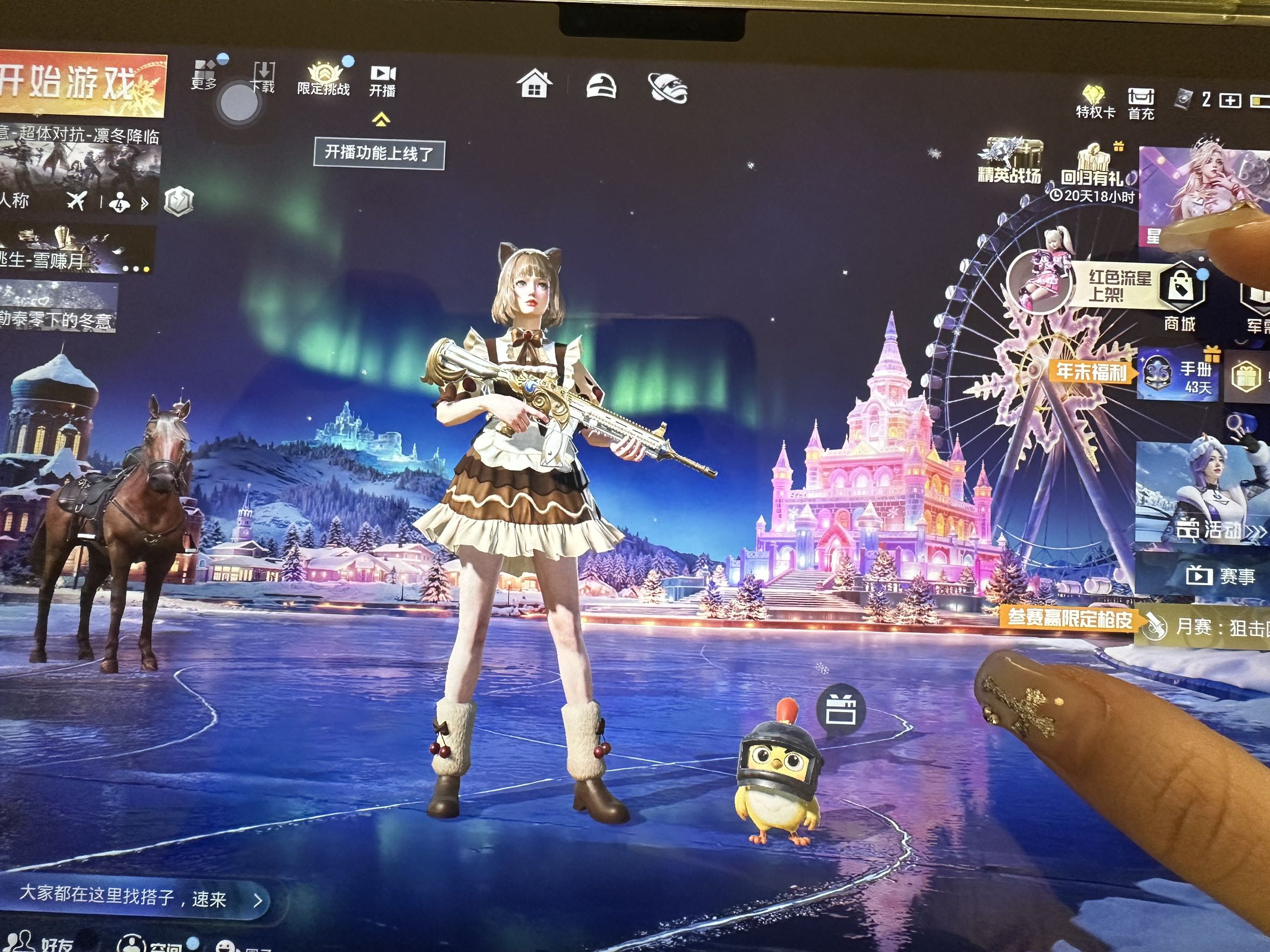Screen dimensions: 1270x952
Task: Open the planet helmet tab
Action: tap(668, 88)
